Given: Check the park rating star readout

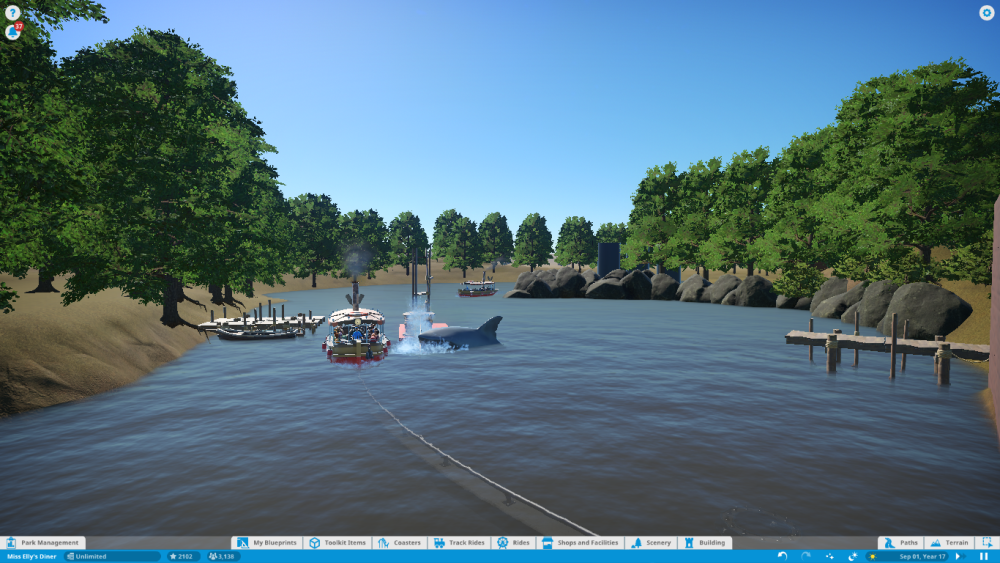Looking at the screenshot, I should pyautogui.click(x=183, y=556).
